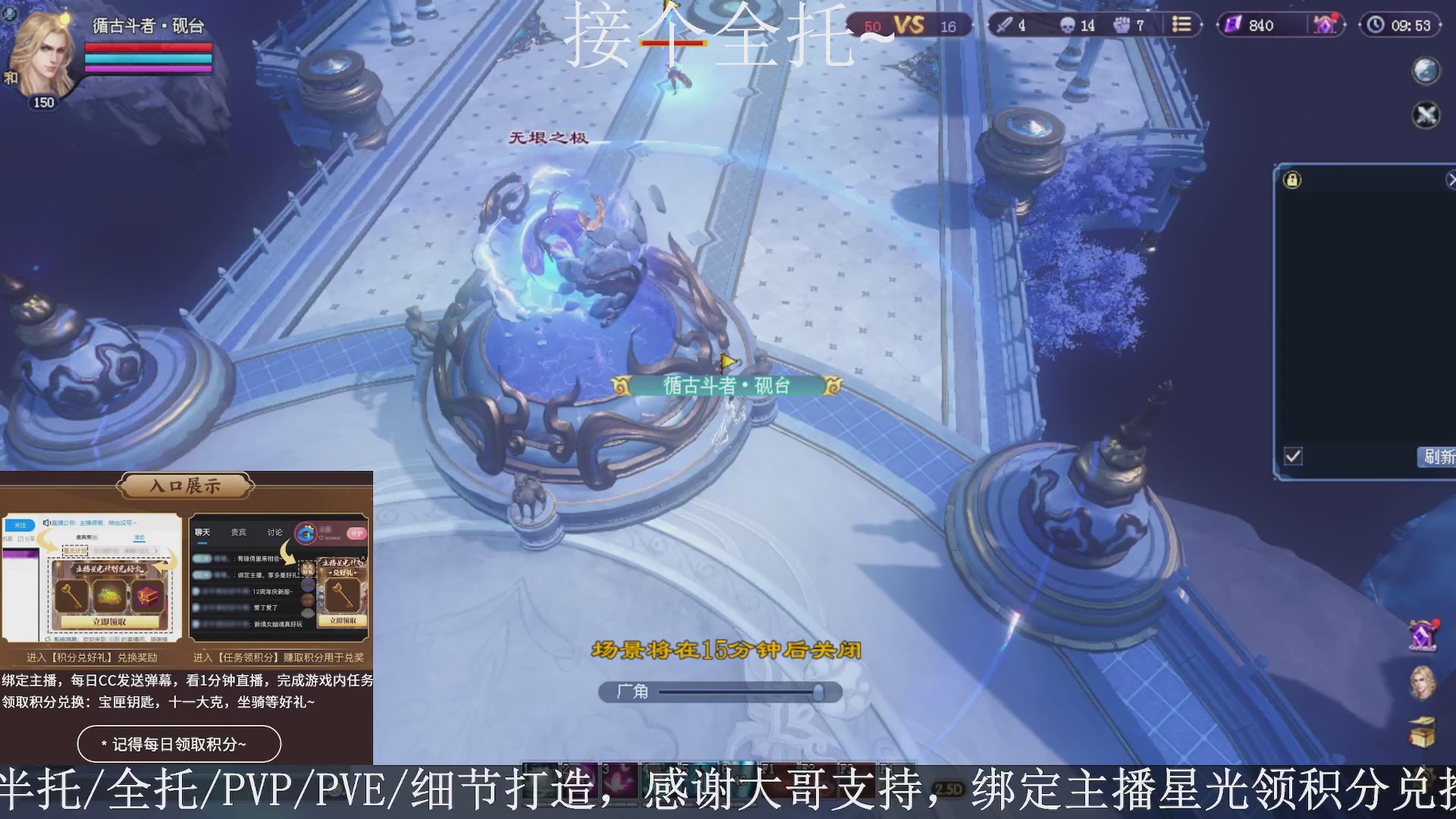This screenshot has height=819, width=1456.
Task: Open the shop icon with red notification dot
Action: 1324,24
